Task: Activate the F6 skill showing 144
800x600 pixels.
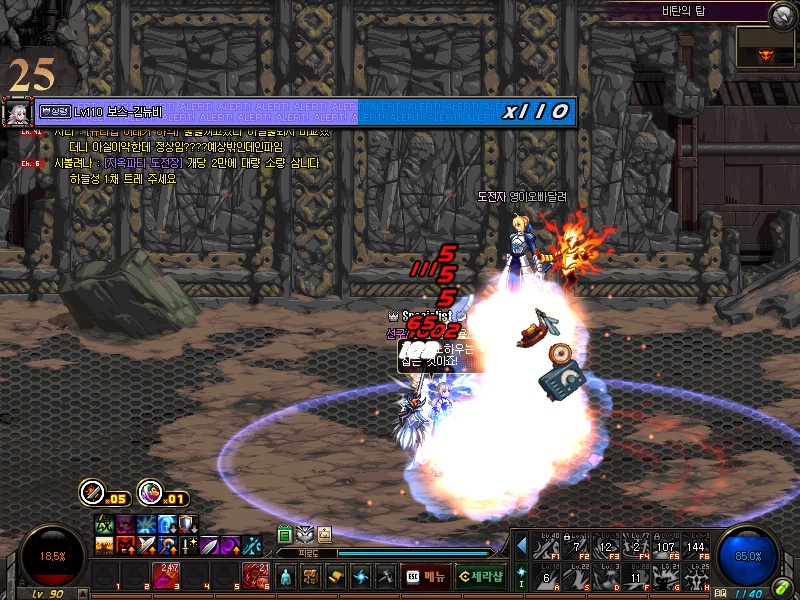Action: pos(695,546)
